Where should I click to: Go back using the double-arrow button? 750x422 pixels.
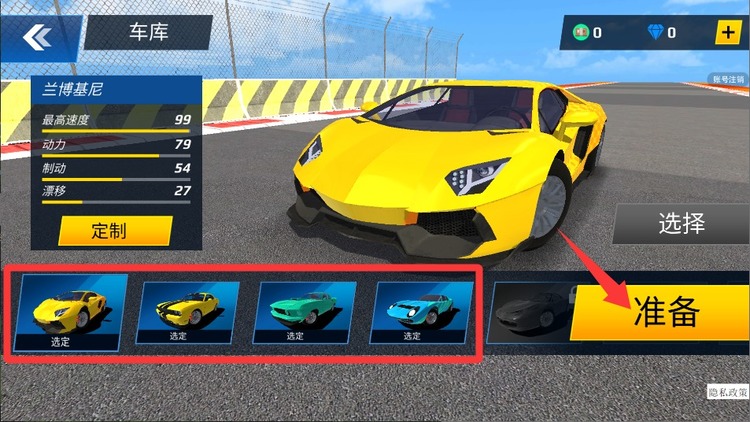[38, 38]
